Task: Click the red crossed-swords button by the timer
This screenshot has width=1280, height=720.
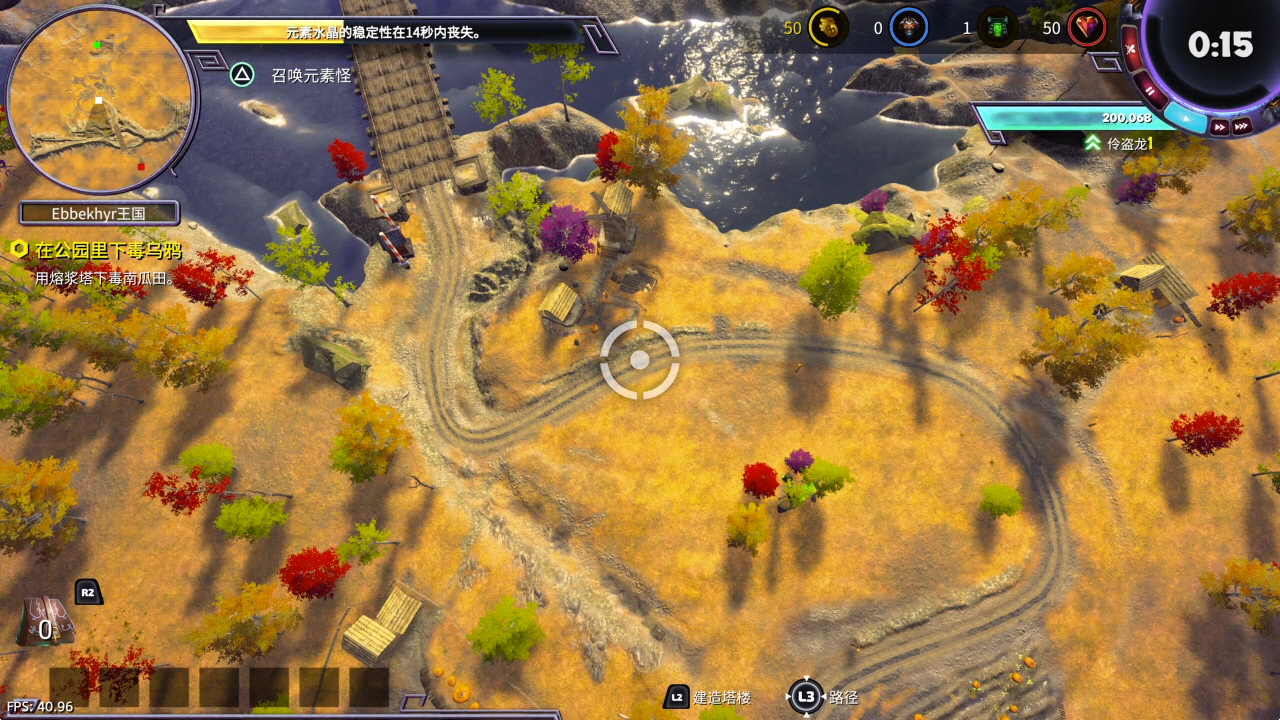Action: point(1131,49)
